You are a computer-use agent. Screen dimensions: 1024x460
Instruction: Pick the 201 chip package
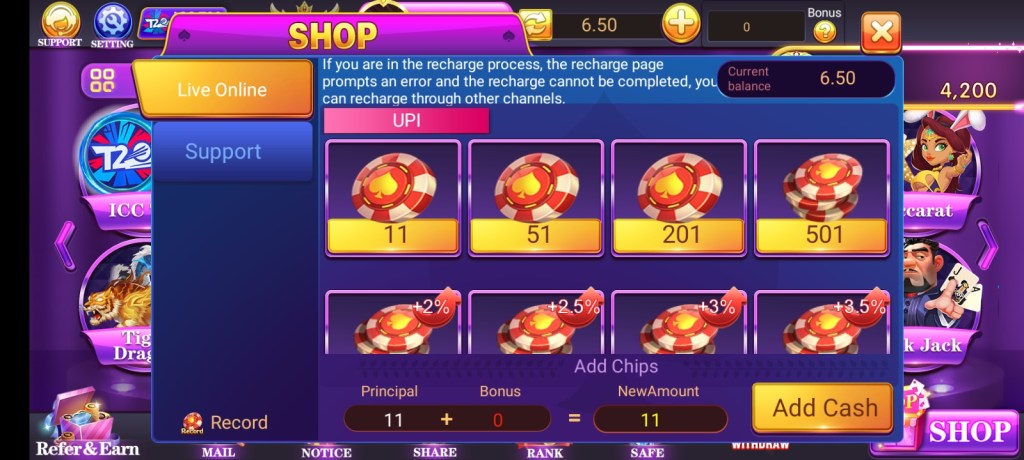[679, 198]
